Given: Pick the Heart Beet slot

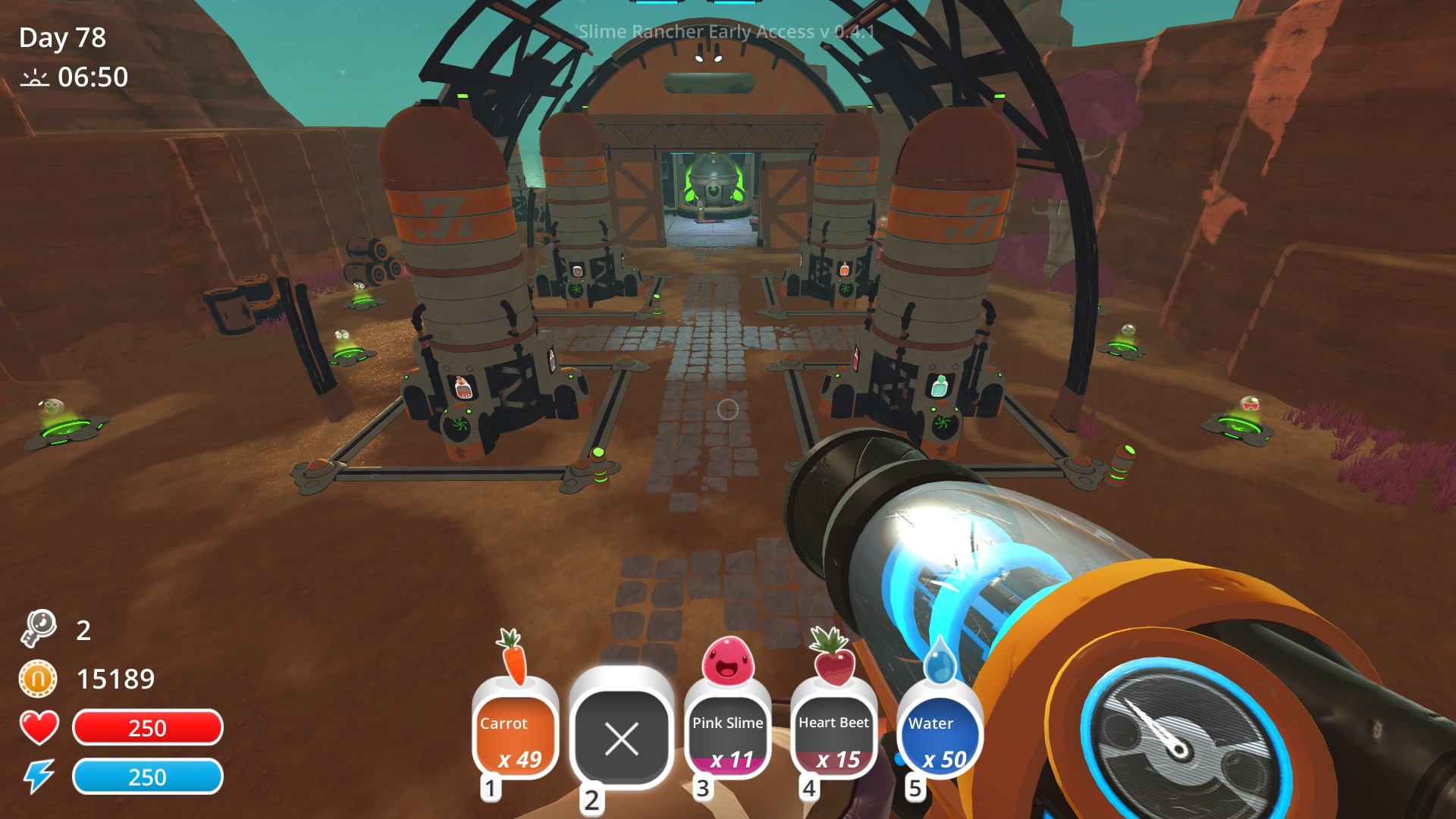Looking at the screenshot, I should [x=833, y=737].
